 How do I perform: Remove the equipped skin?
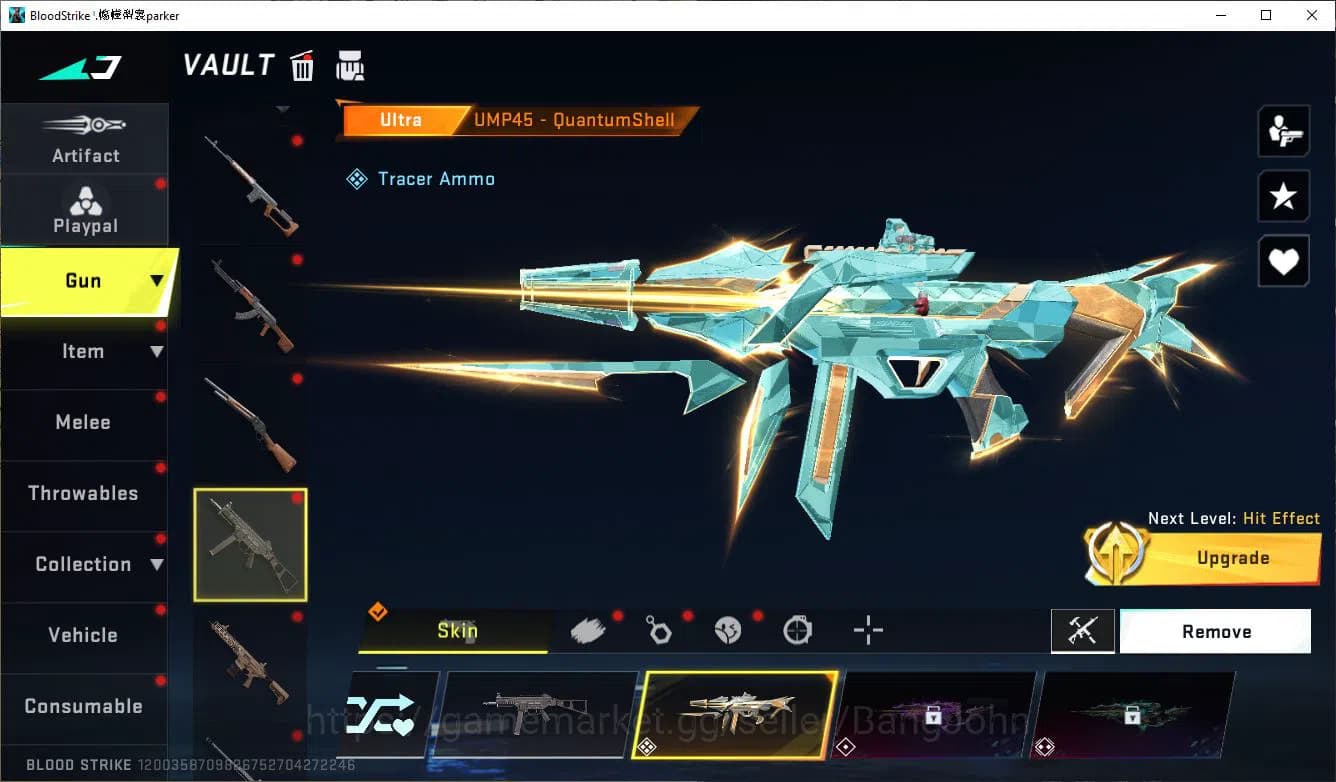[x=1216, y=631]
